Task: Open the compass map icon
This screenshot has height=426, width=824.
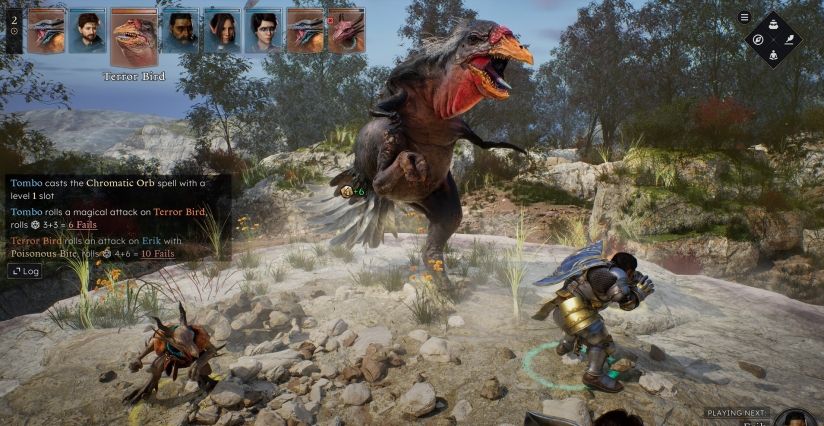Action: 760,39
